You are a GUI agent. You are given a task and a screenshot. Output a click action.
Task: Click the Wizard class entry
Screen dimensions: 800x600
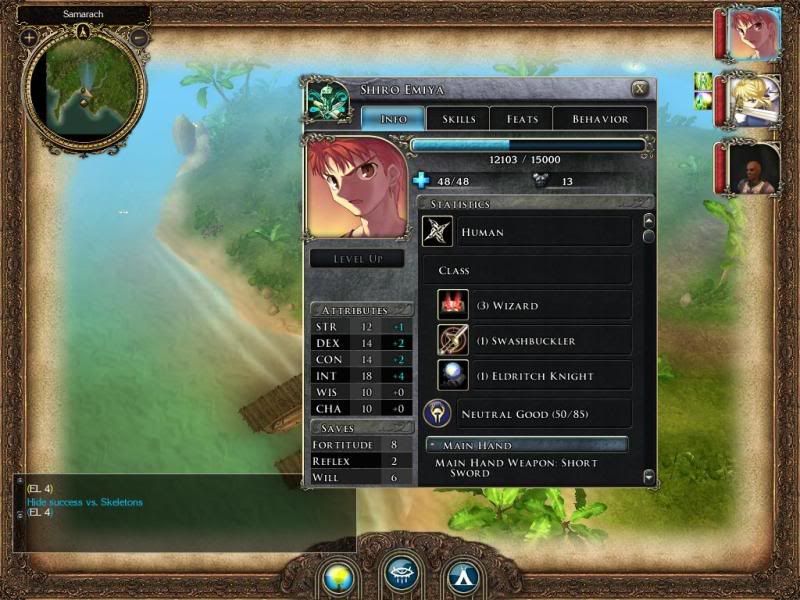point(533,306)
